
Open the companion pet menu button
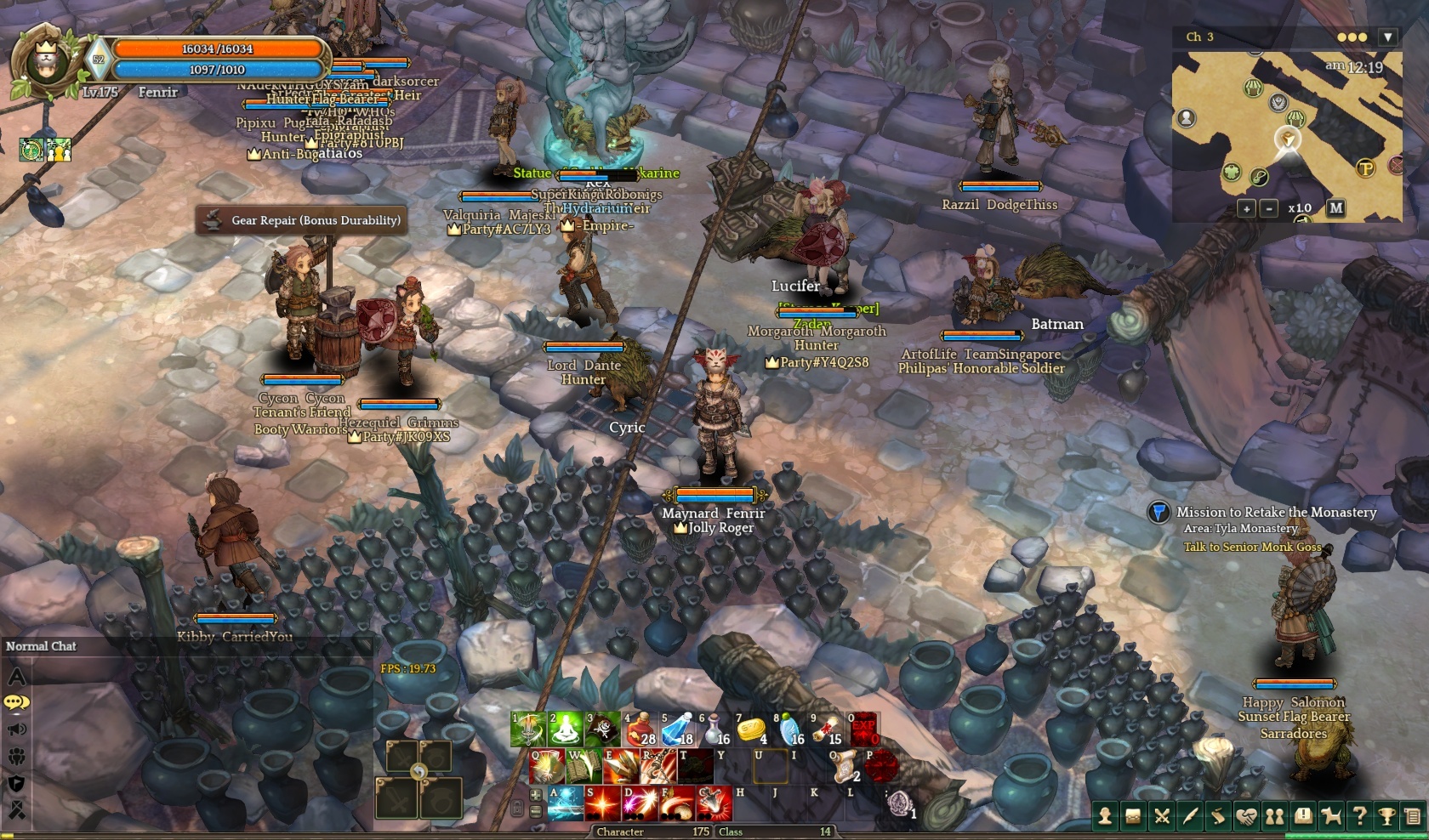click(1331, 817)
